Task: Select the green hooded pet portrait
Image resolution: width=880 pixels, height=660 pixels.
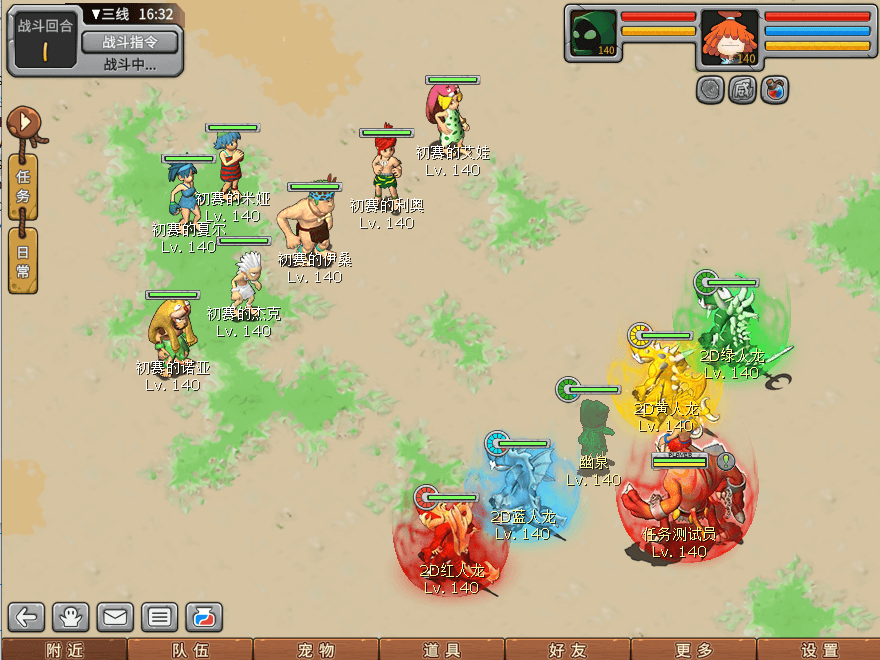Action: [593, 34]
